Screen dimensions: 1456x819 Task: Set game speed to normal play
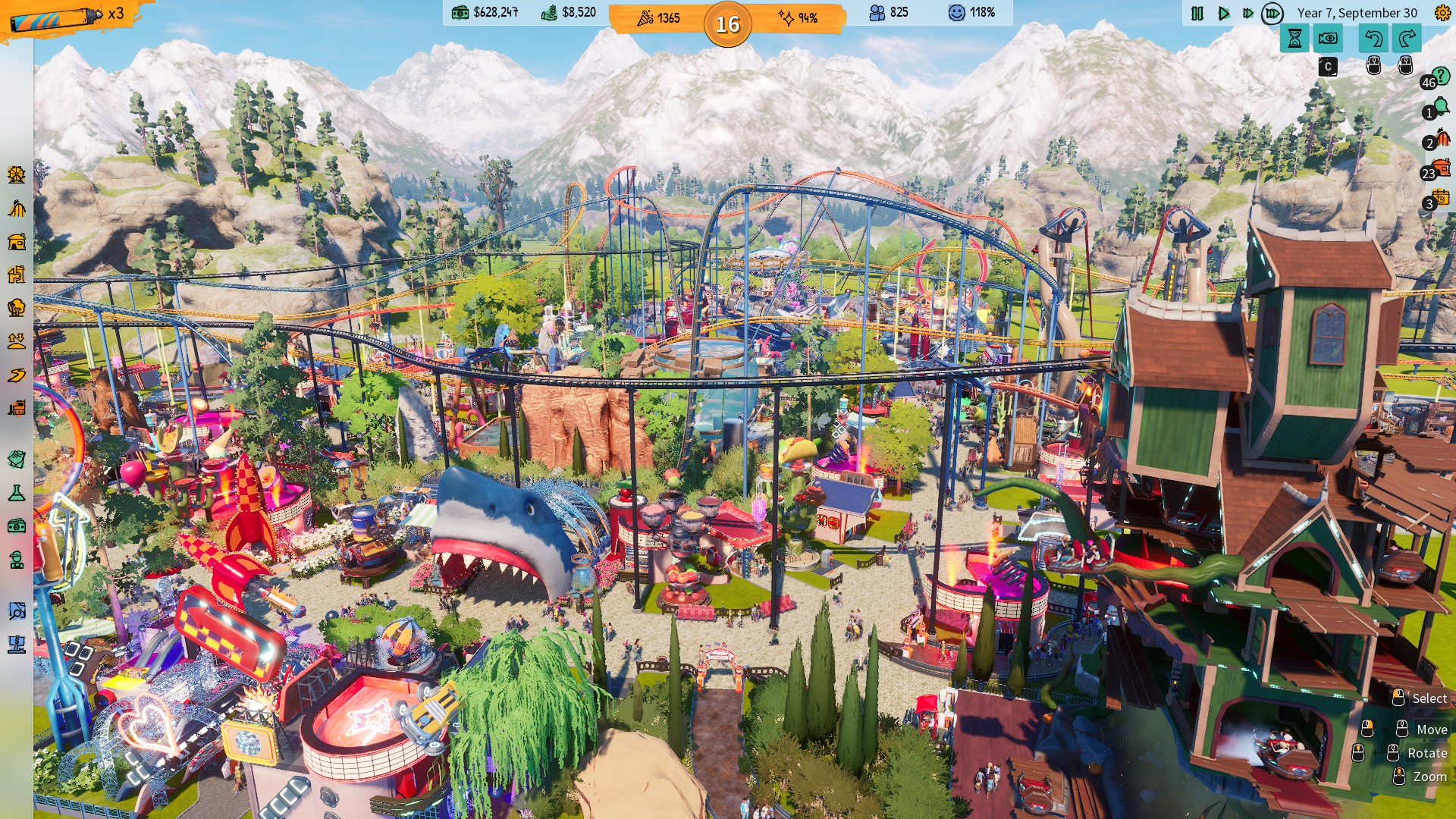[x=1223, y=13]
